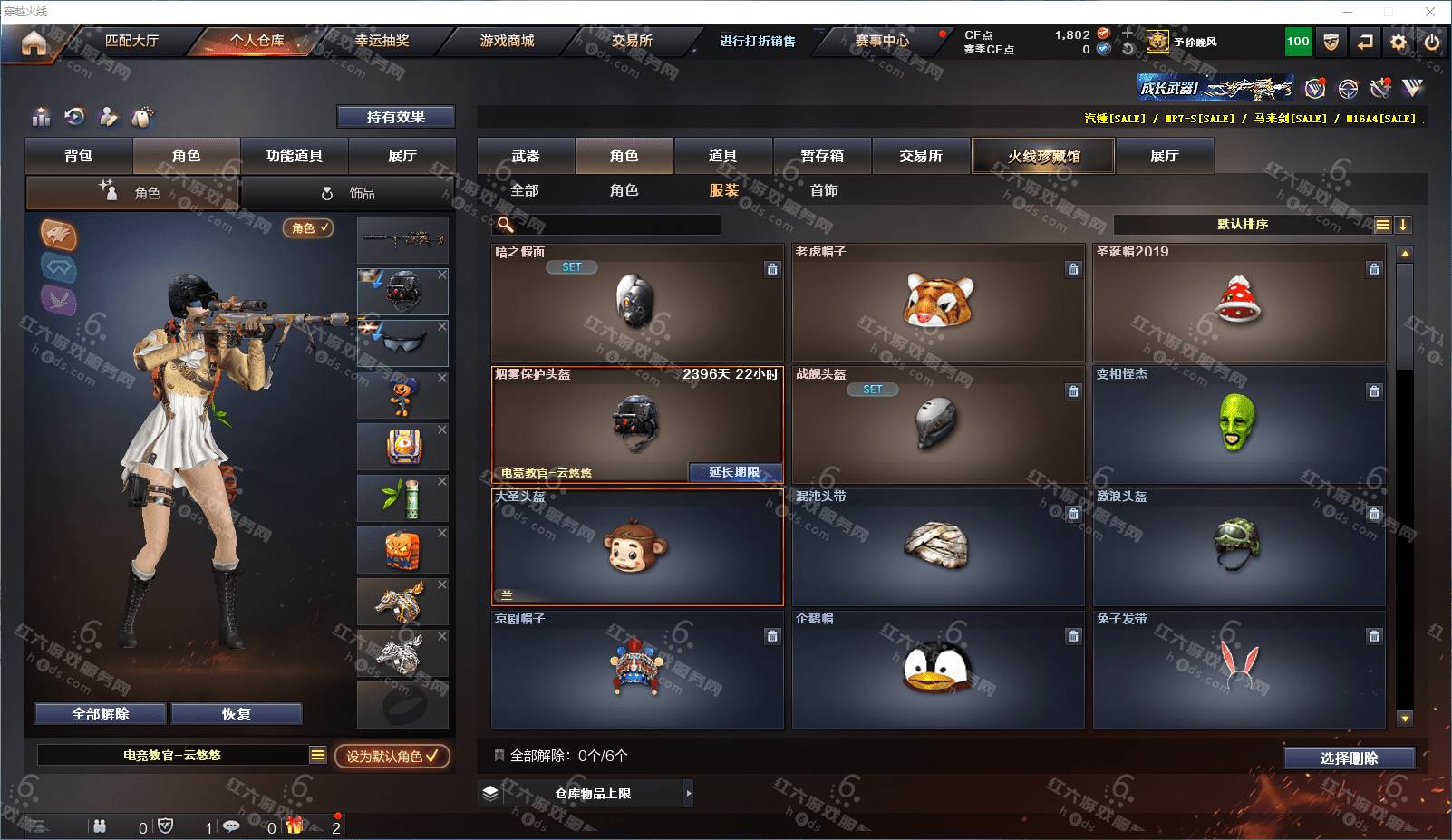Open the 默认排序 sort dropdown
The width and height of the screenshot is (1452, 840).
pos(1243,225)
